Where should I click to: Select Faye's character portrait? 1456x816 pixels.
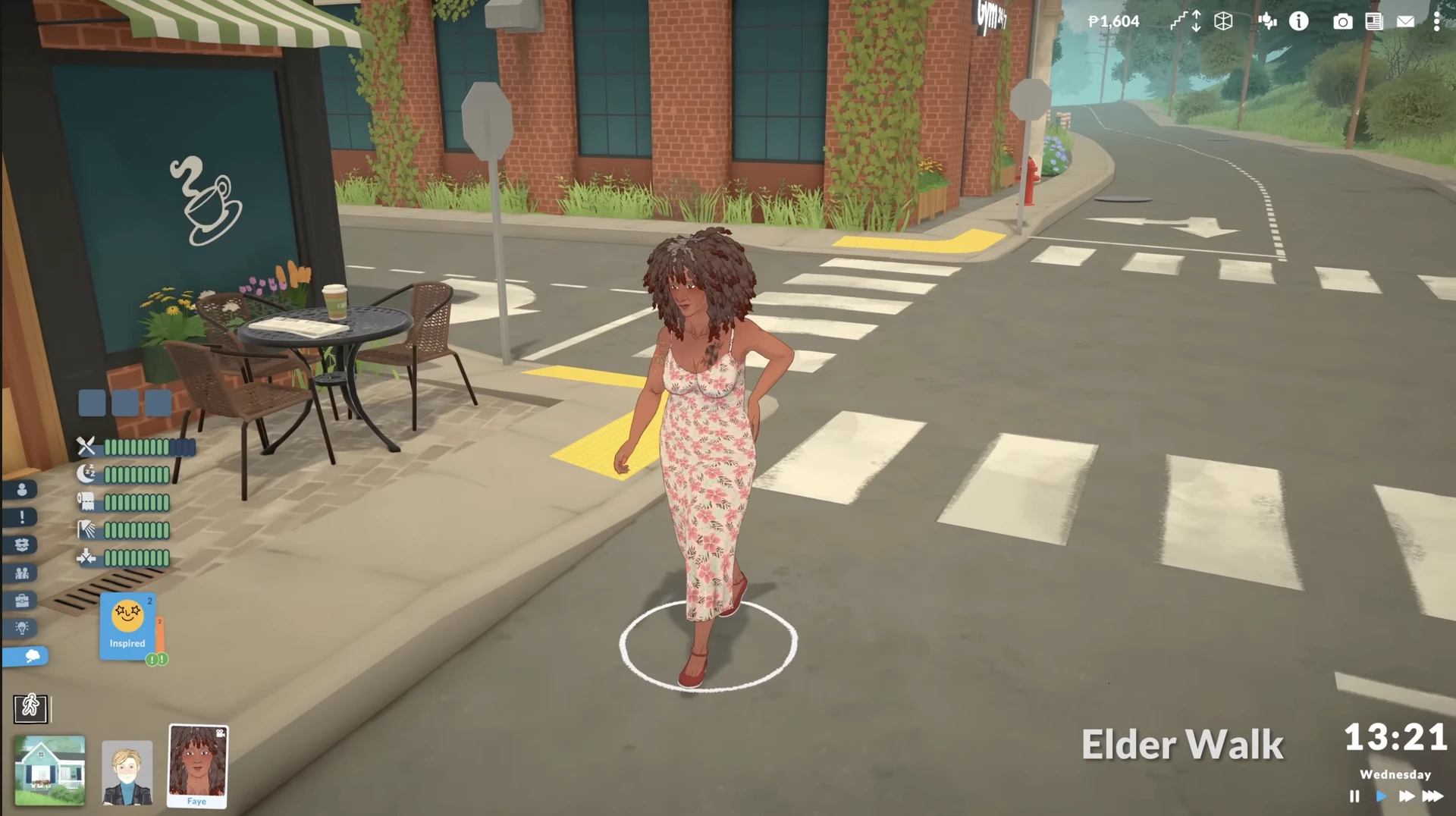[197, 764]
